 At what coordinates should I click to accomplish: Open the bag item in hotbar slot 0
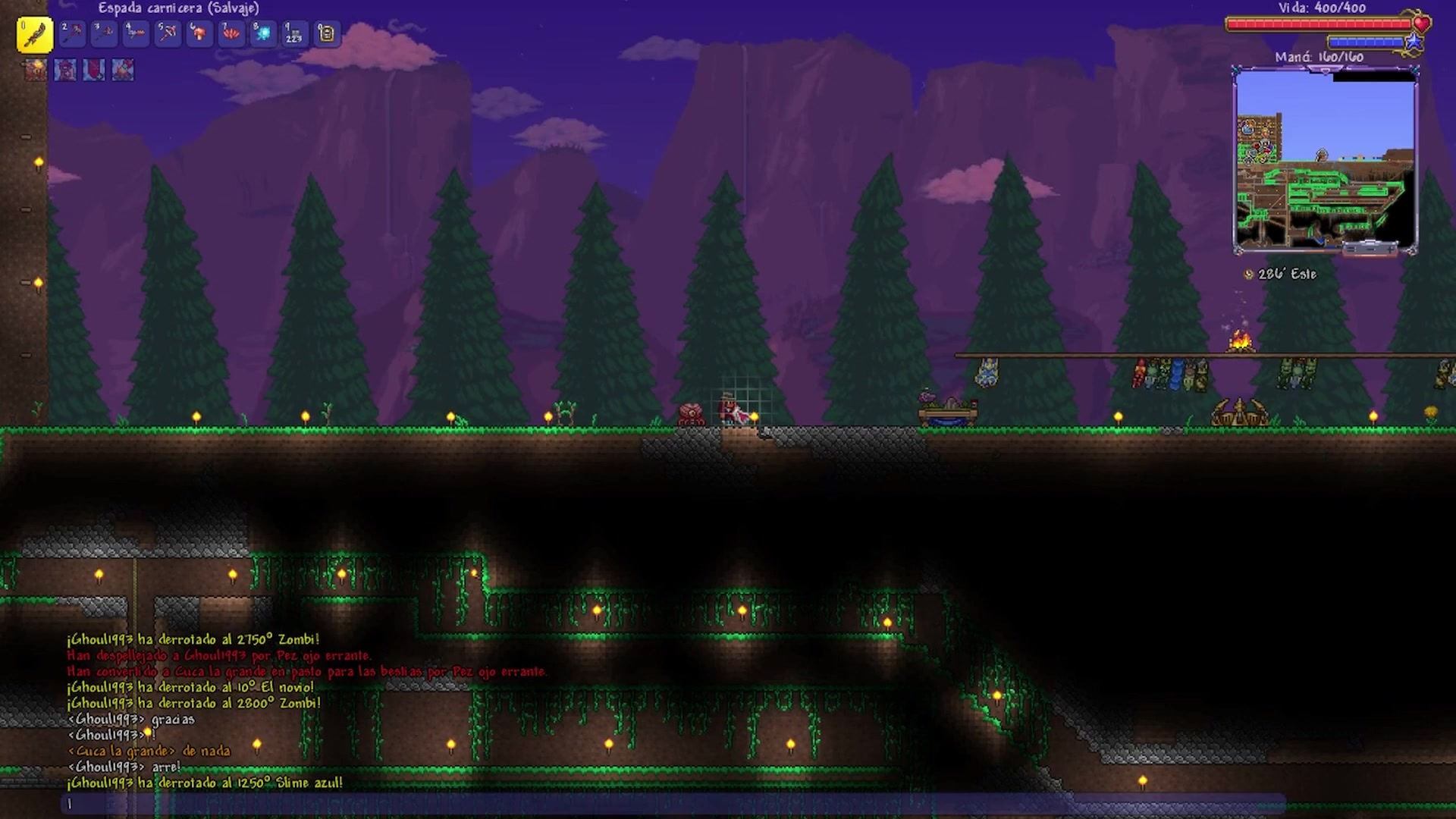(x=326, y=33)
